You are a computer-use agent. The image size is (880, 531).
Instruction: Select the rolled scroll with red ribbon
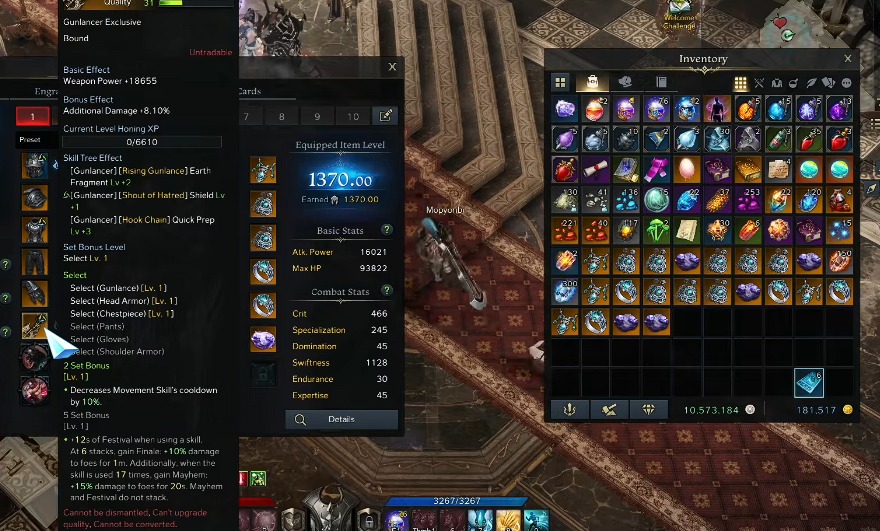click(596, 169)
